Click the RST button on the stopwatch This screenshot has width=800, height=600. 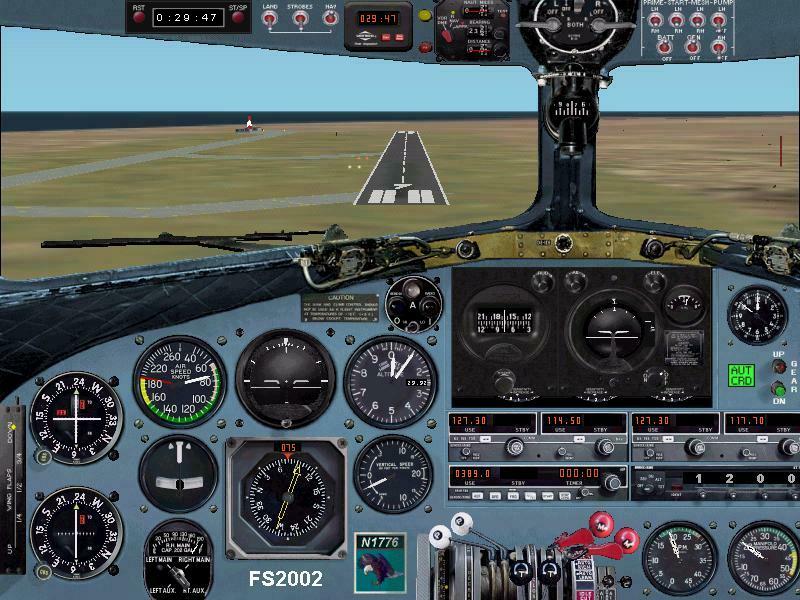tap(139, 15)
